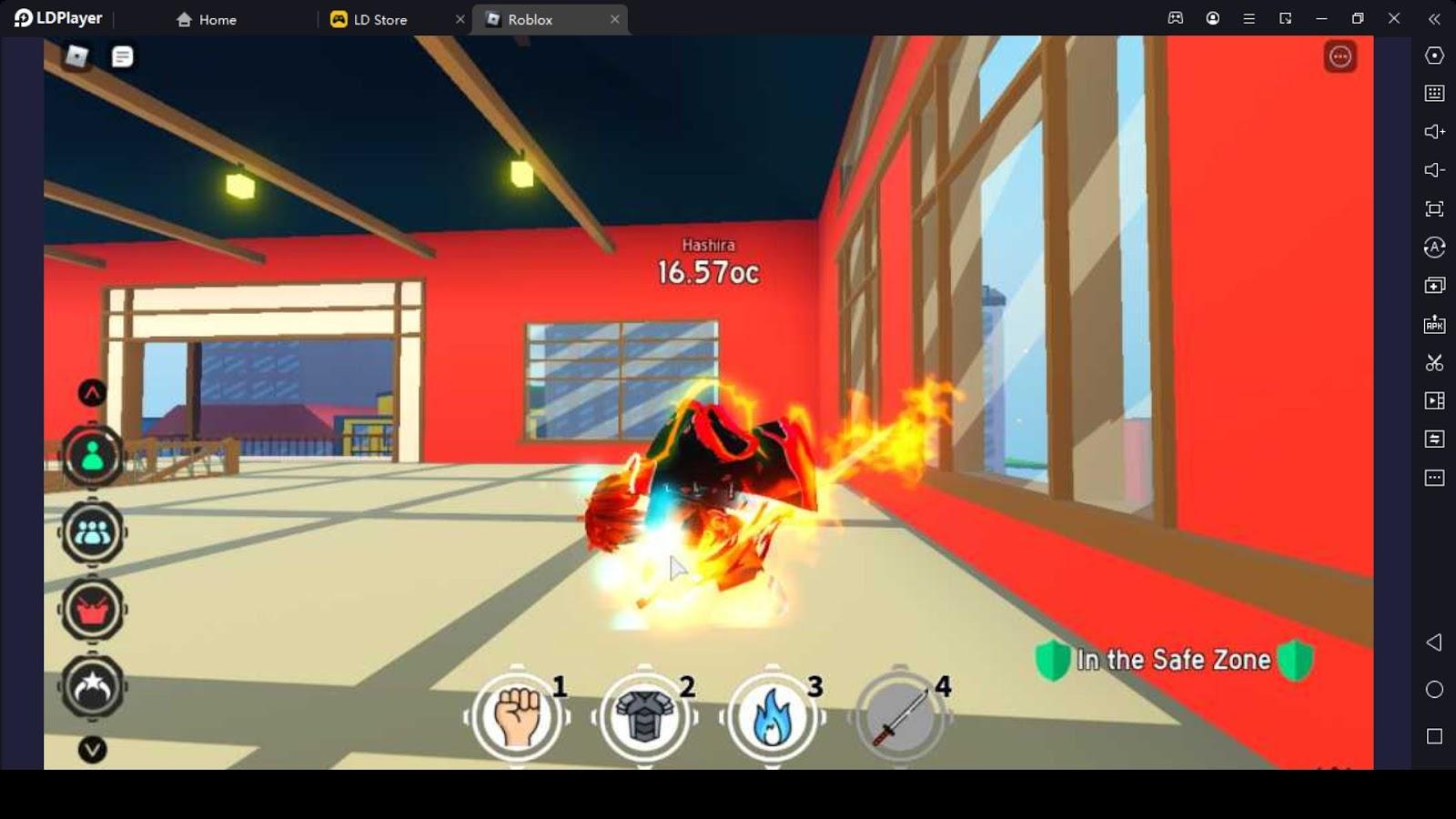Screen dimensions: 1456x819
Task: Select the fist skill in slot 1
Action: point(515,718)
